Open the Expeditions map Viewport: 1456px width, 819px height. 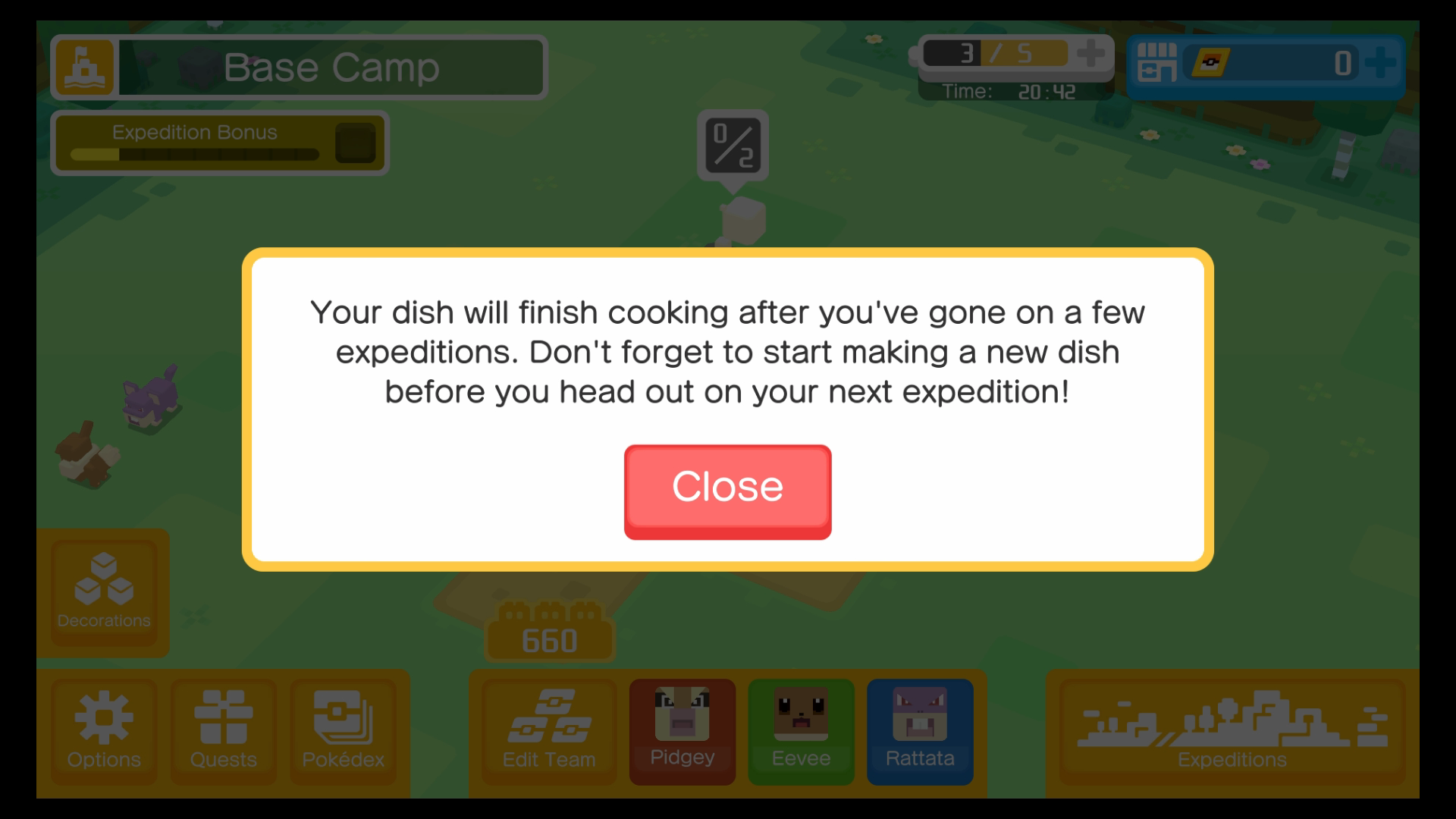point(1231,730)
